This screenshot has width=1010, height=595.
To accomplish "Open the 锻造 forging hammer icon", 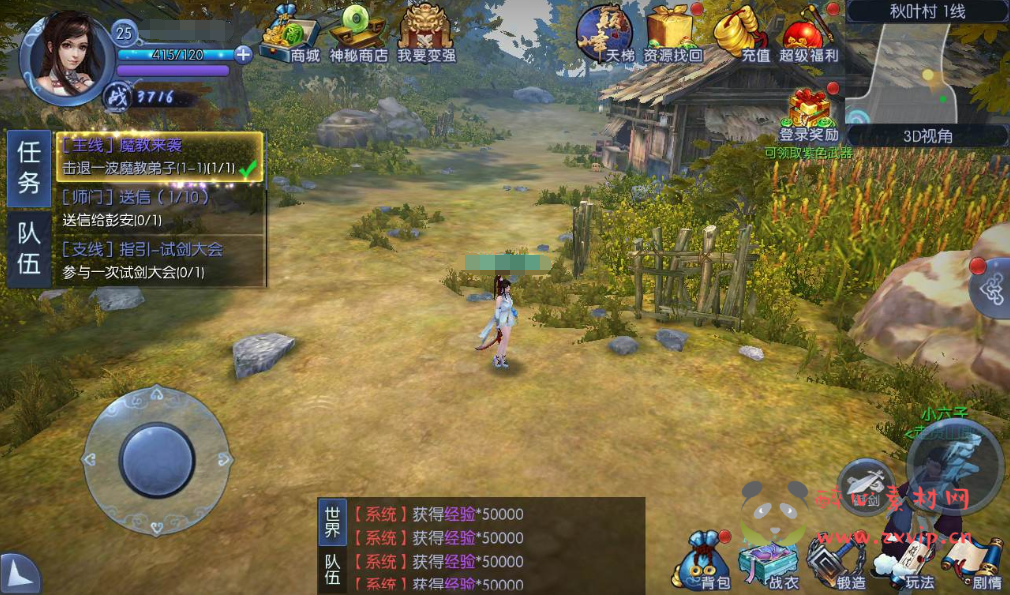I will click(838, 563).
